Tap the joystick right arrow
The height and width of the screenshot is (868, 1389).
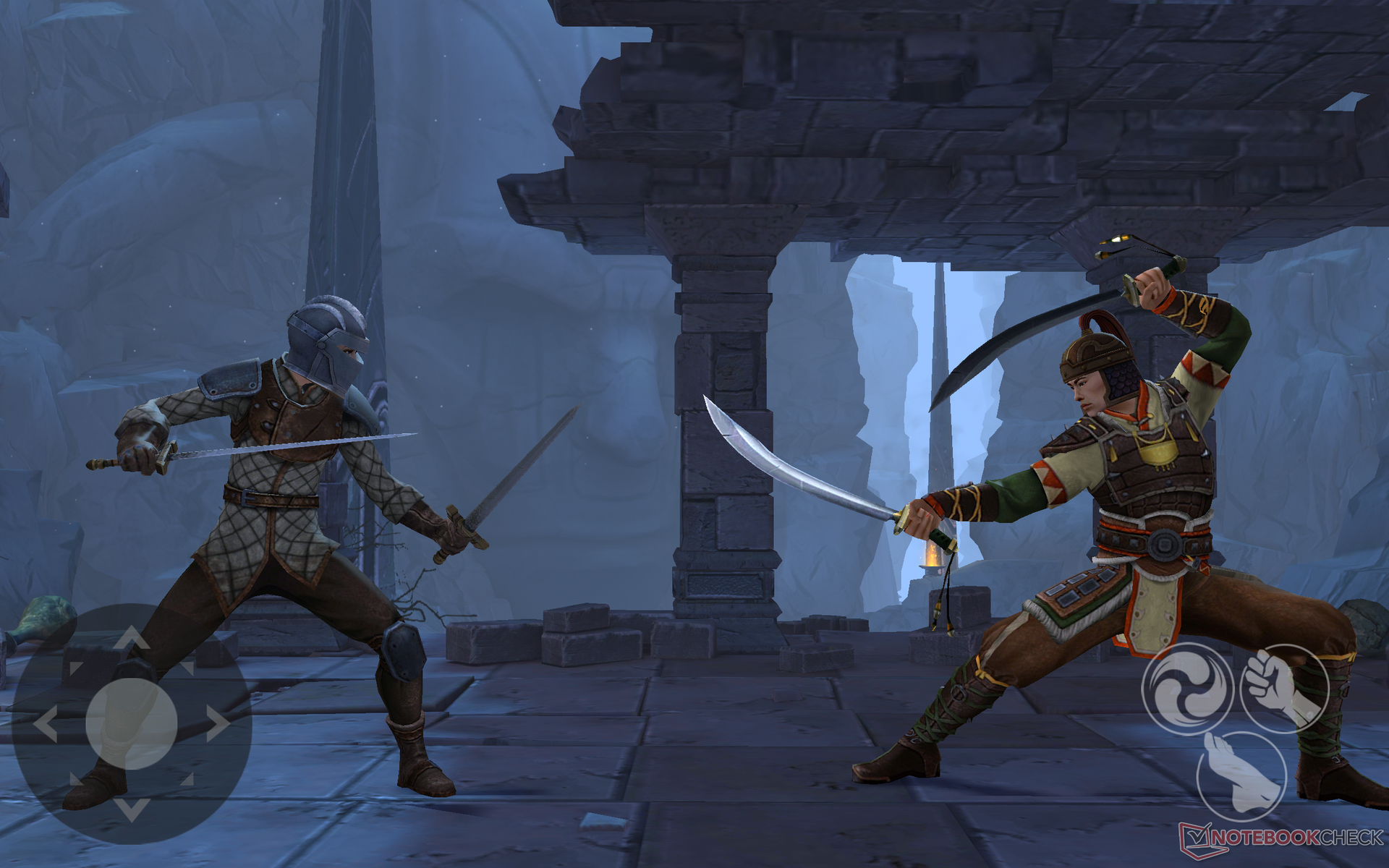[x=217, y=723]
